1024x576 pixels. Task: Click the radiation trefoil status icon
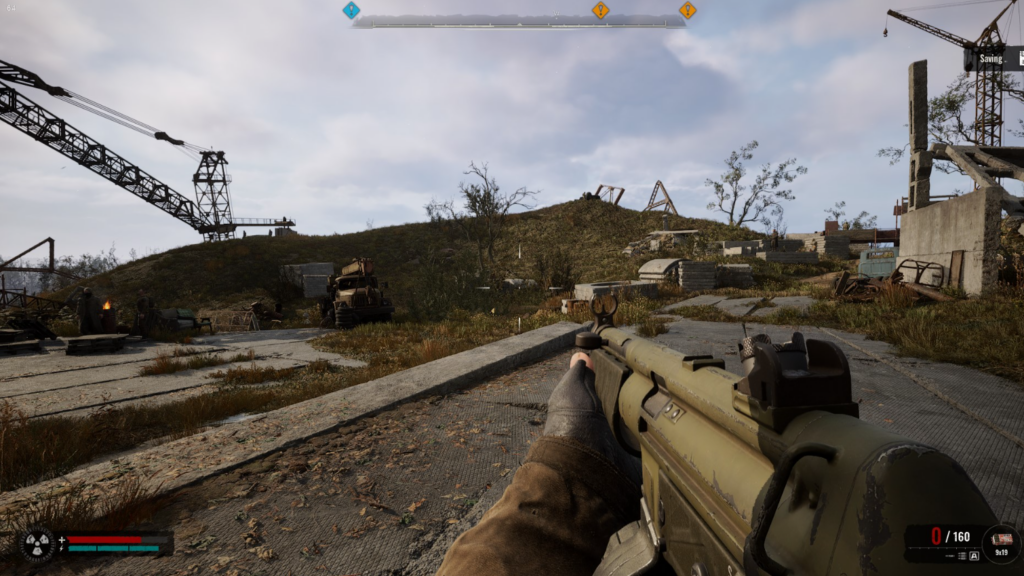37,544
